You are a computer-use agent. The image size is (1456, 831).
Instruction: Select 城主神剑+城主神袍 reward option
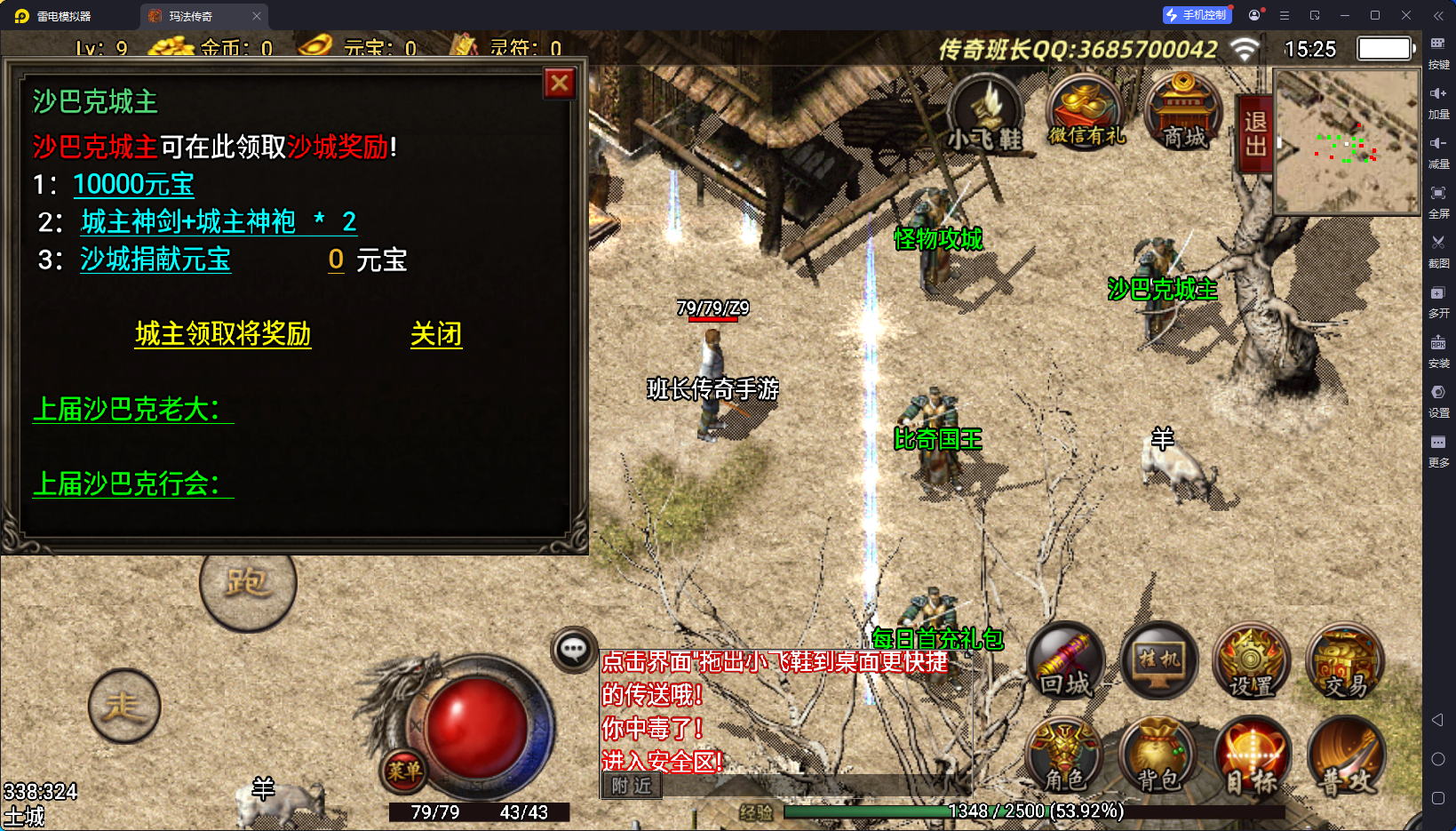(188, 221)
